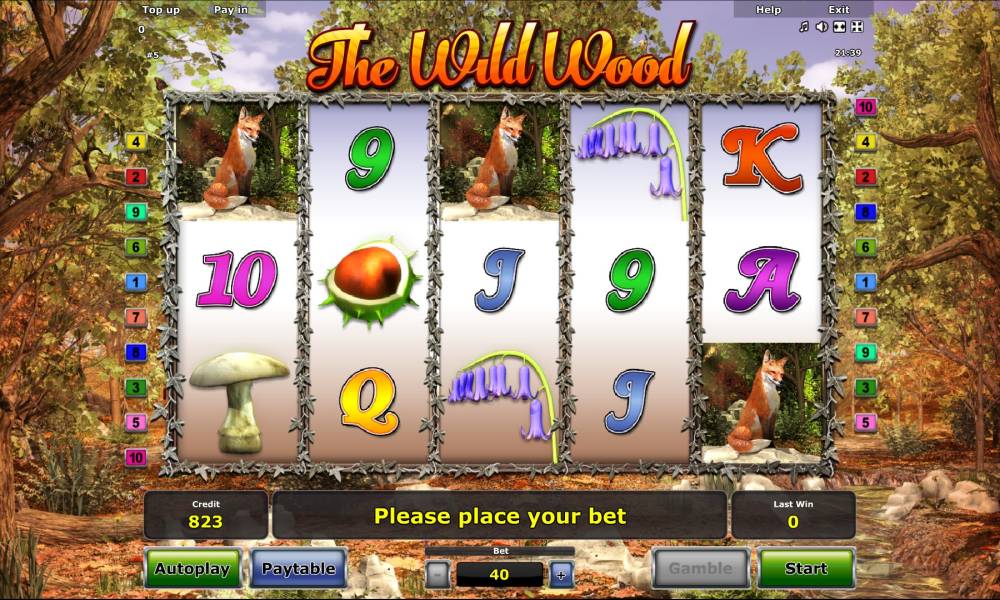Decrease the bet with the minus button
Screen dimensions: 1000x600
click(x=437, y=574)
